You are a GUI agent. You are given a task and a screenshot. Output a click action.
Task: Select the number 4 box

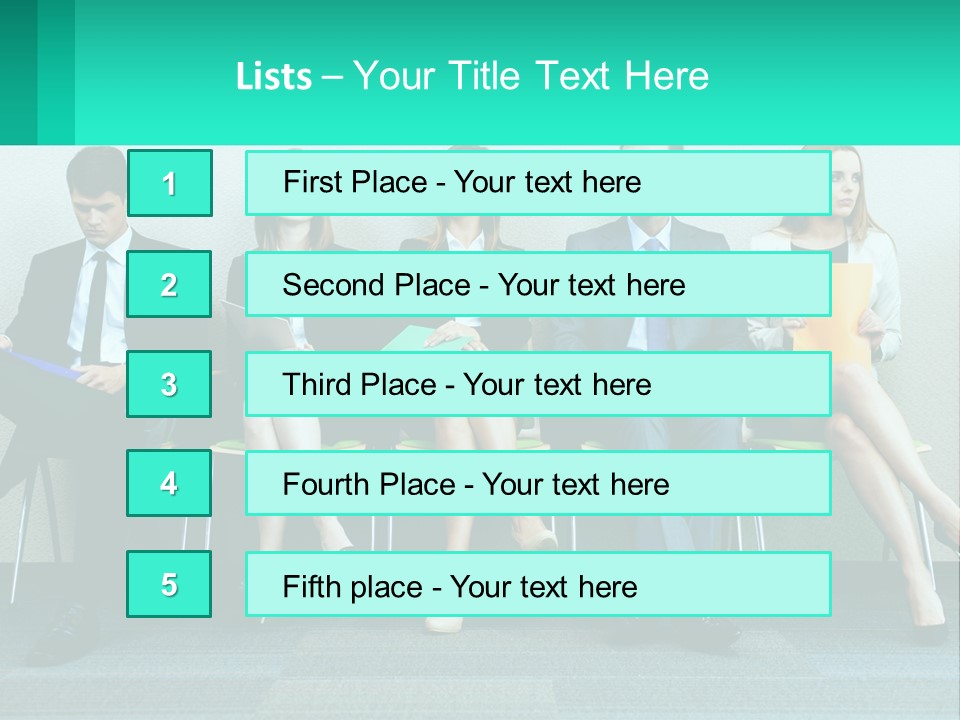pyautogui.click(x=170, y=483)
